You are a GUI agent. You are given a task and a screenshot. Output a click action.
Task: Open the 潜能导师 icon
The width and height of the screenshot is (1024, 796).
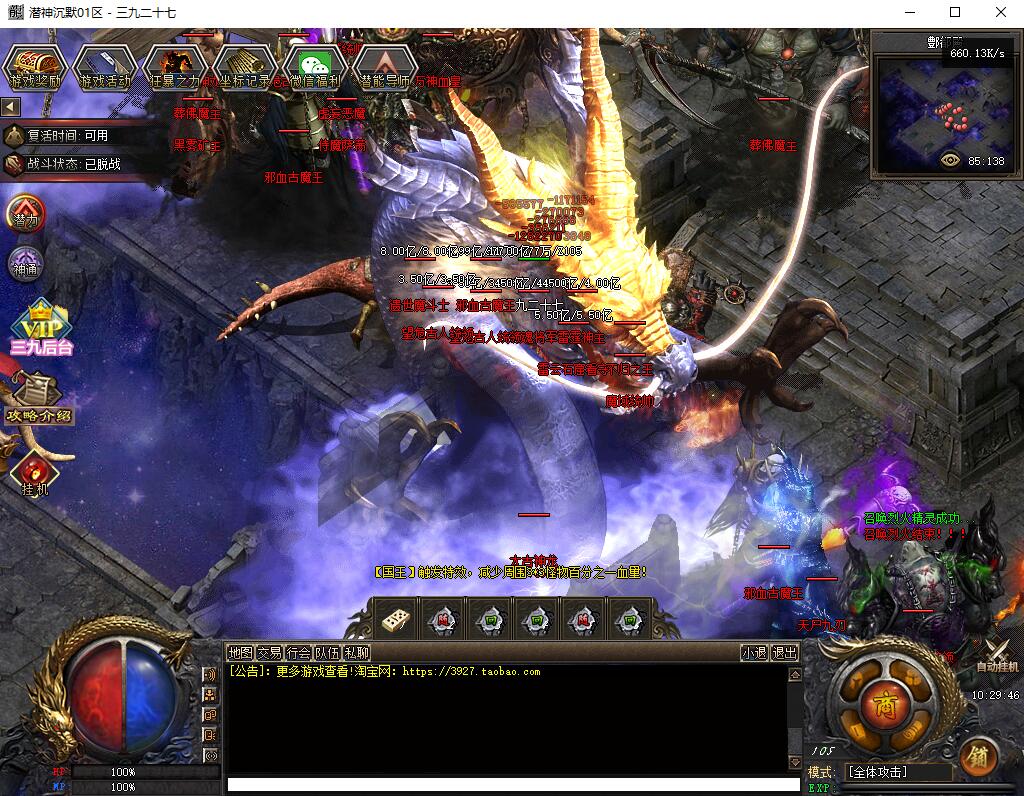click(384, 67)
